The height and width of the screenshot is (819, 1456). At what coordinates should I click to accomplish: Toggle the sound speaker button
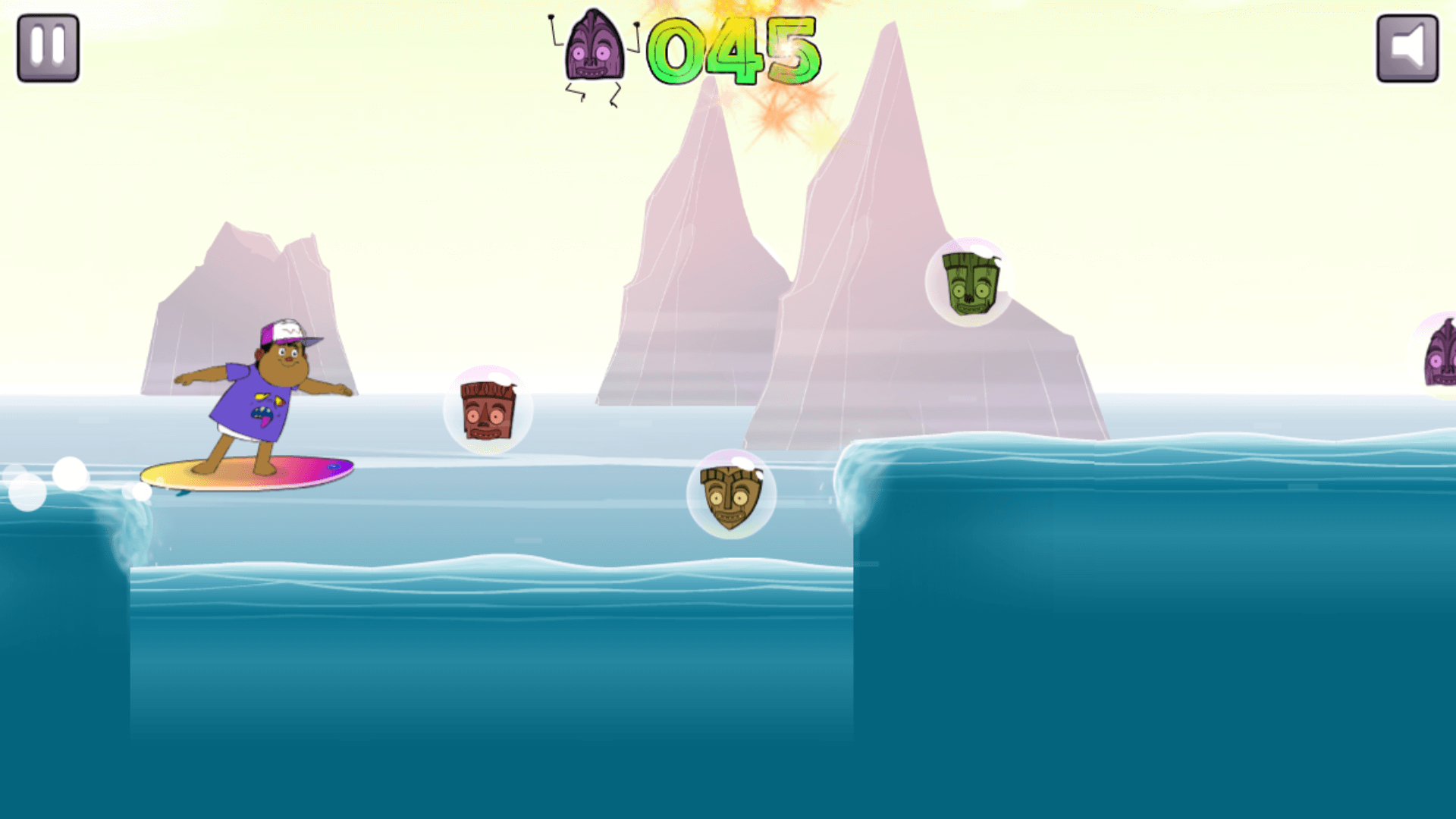coord(1407,47)
